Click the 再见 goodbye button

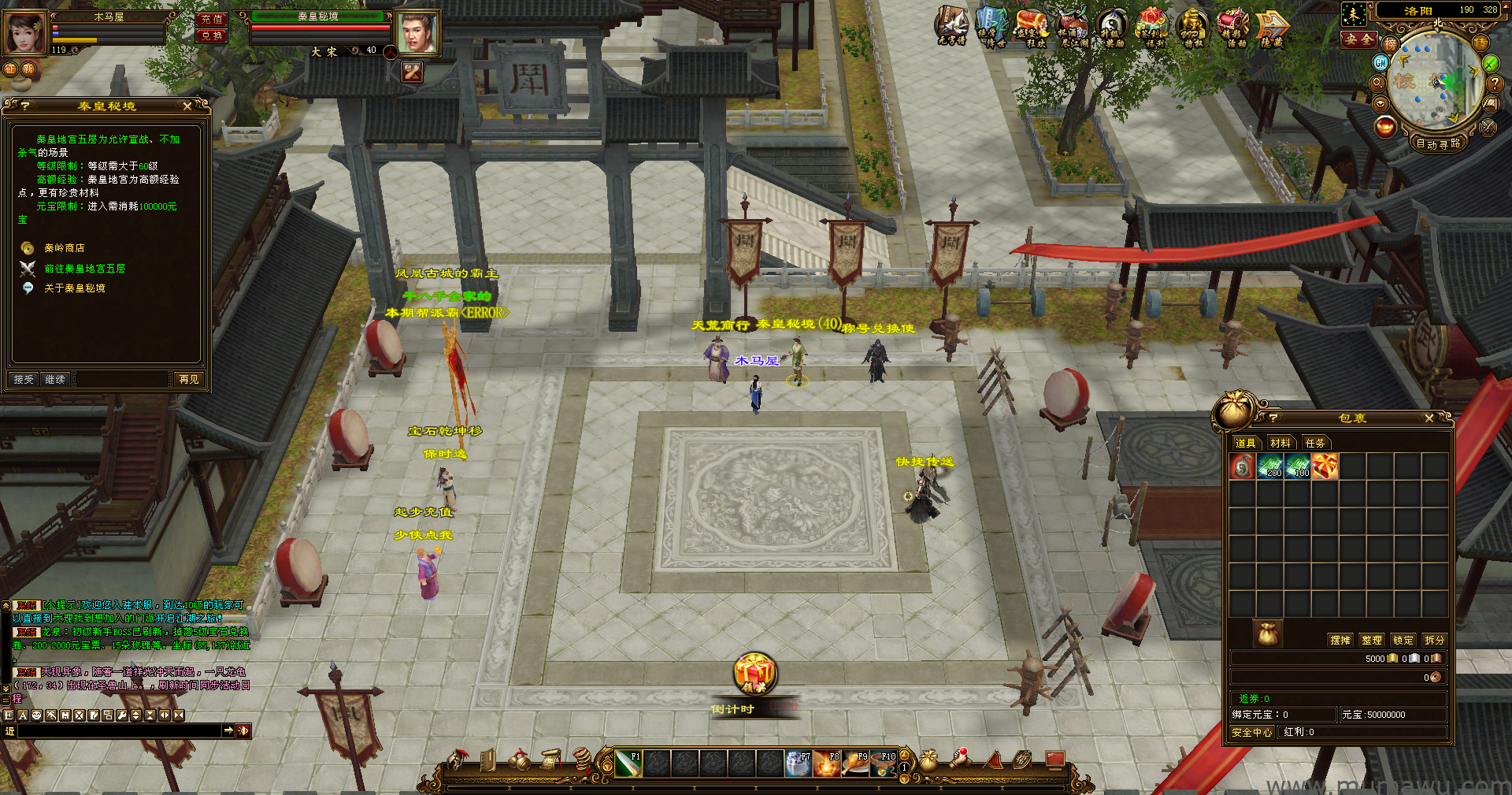189,380
